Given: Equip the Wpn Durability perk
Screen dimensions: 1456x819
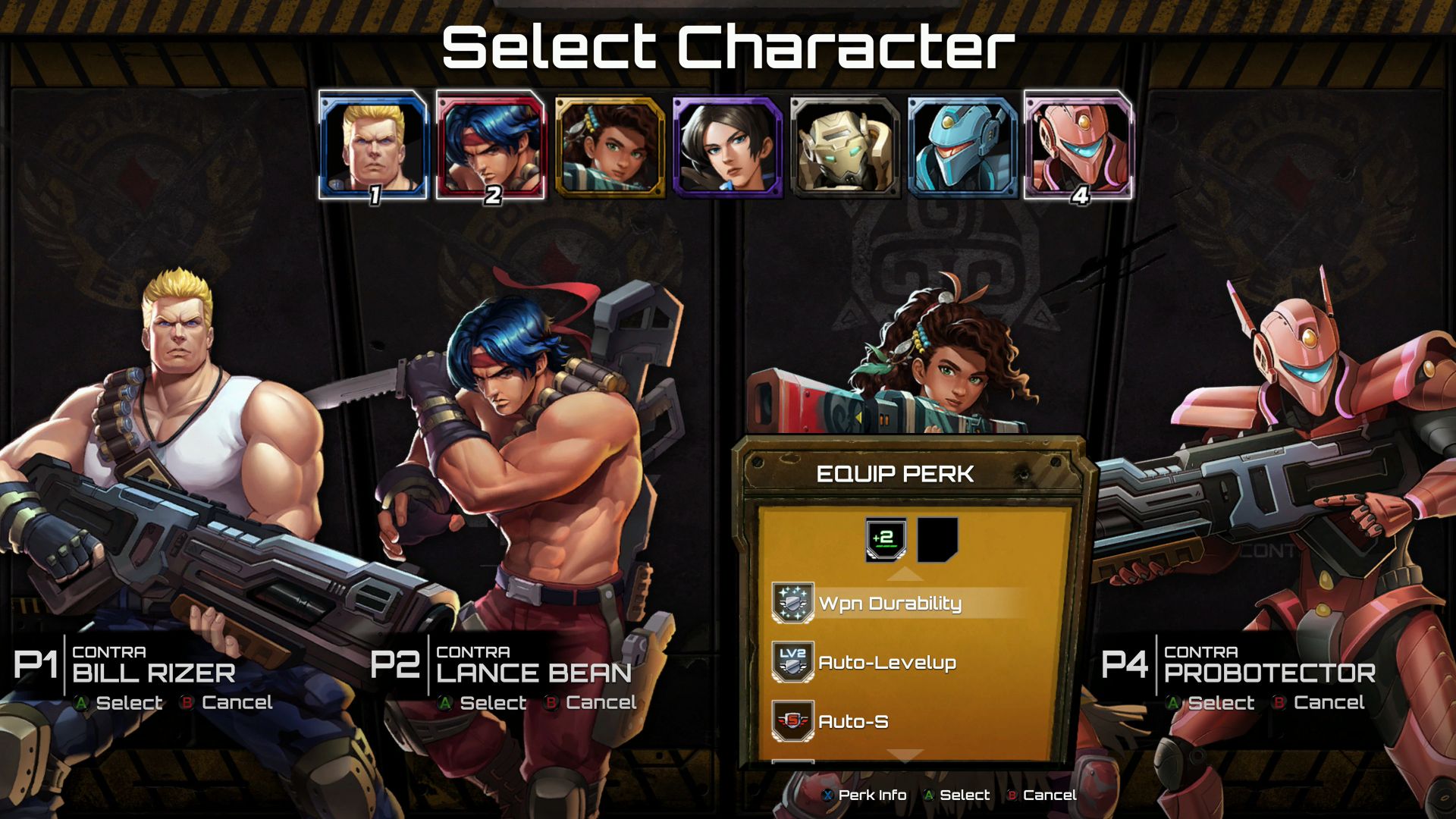Looking at the screenshot, I should pyautogui.click(x=889, y=604).
